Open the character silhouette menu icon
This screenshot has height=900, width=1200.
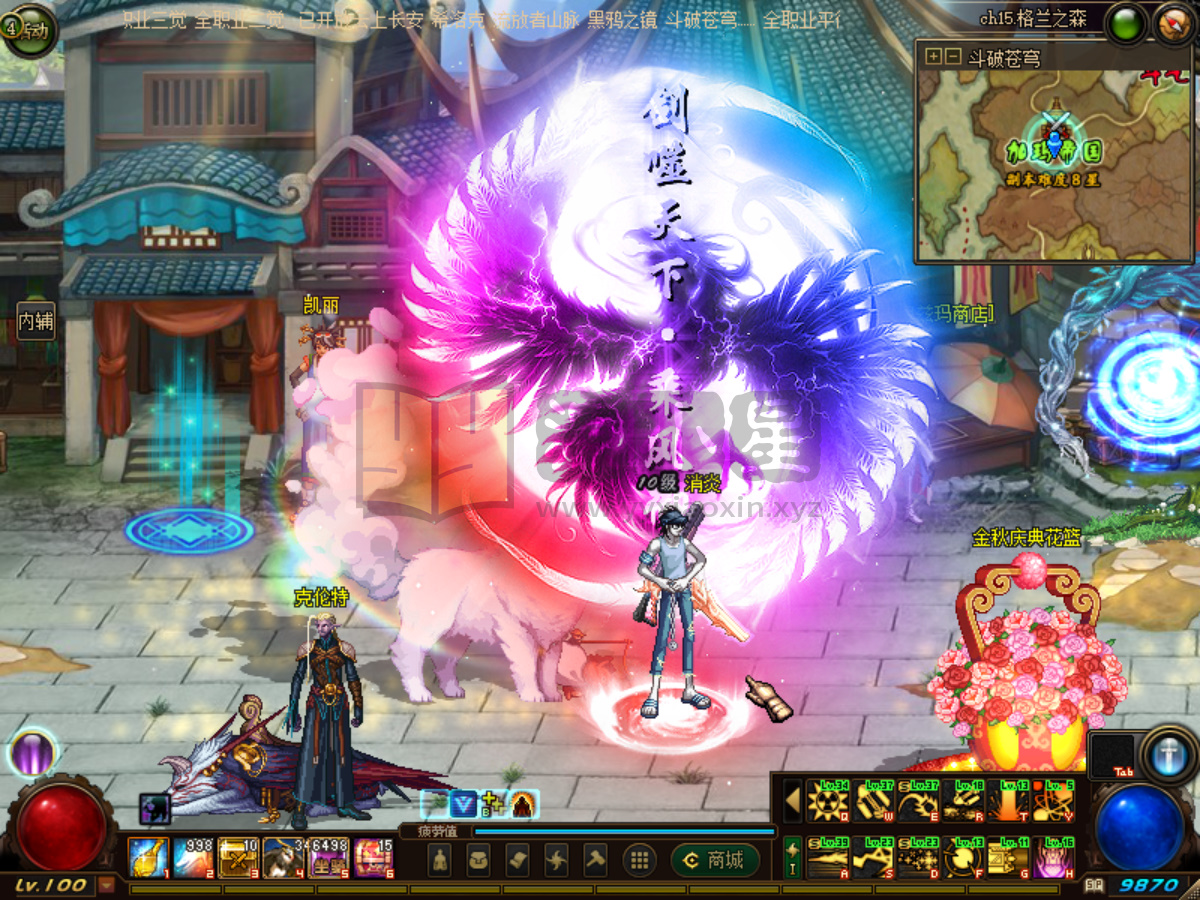click(x=440, y=859)
